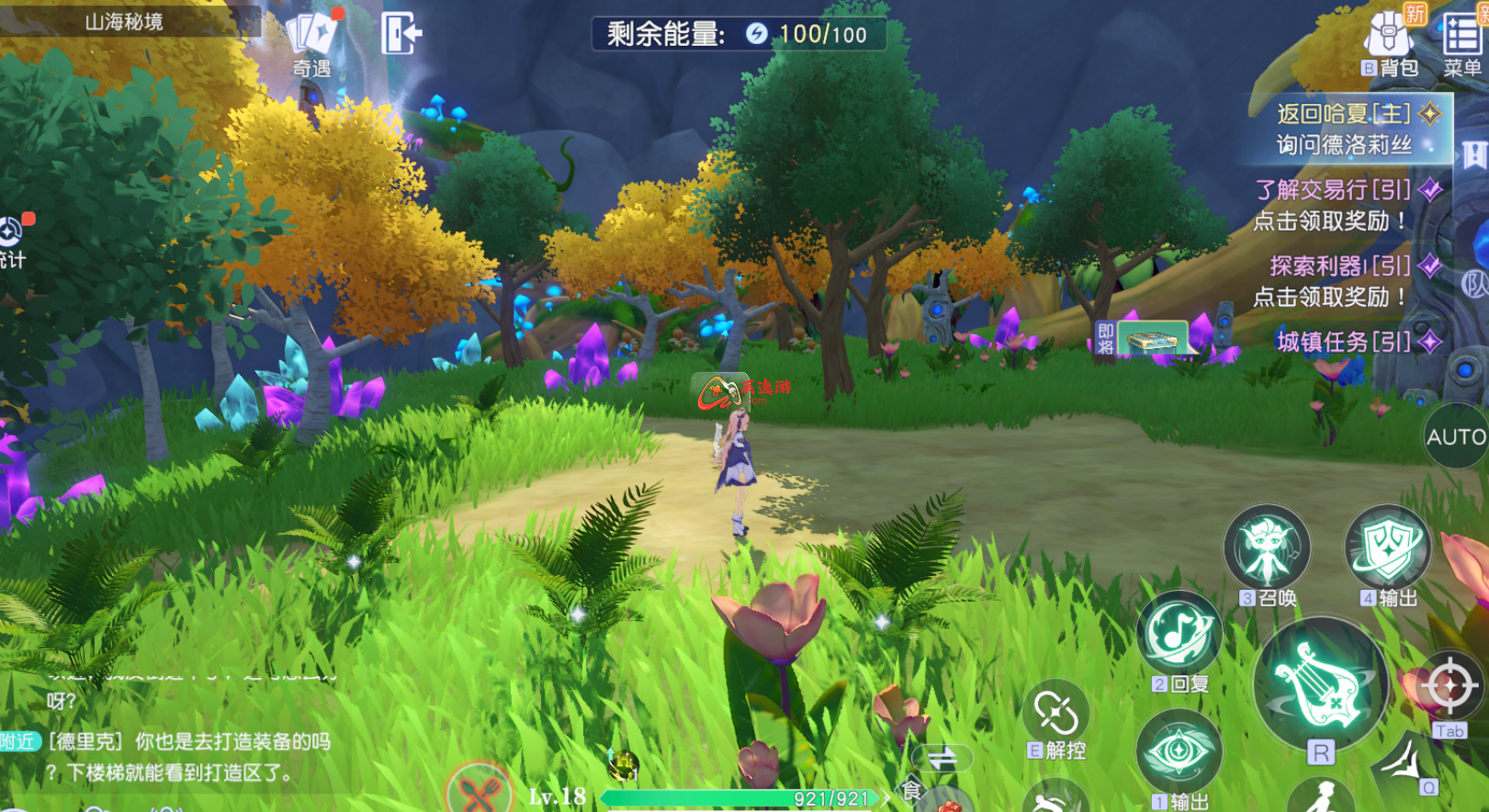
Task: Activate the eye 输出 skill
Action: pos(1179,753)
